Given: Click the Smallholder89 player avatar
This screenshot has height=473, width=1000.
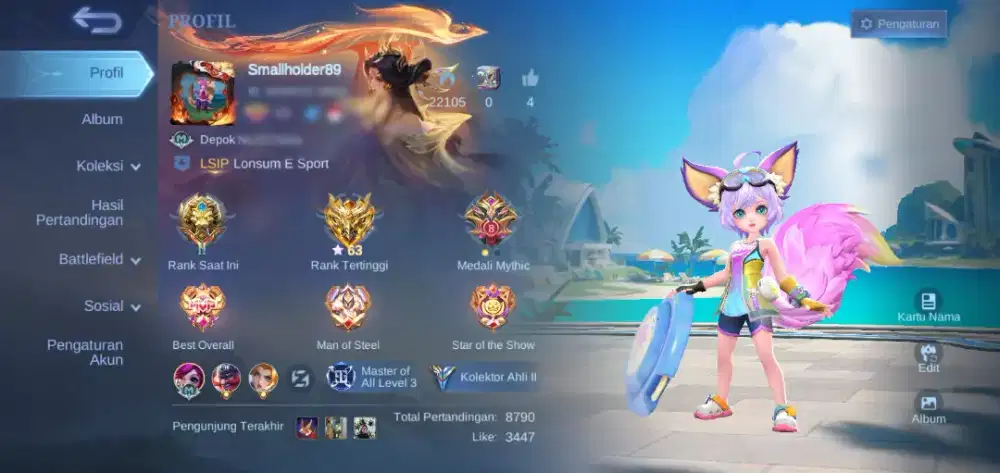Looking at the screenshot, I should click(202, 94).
